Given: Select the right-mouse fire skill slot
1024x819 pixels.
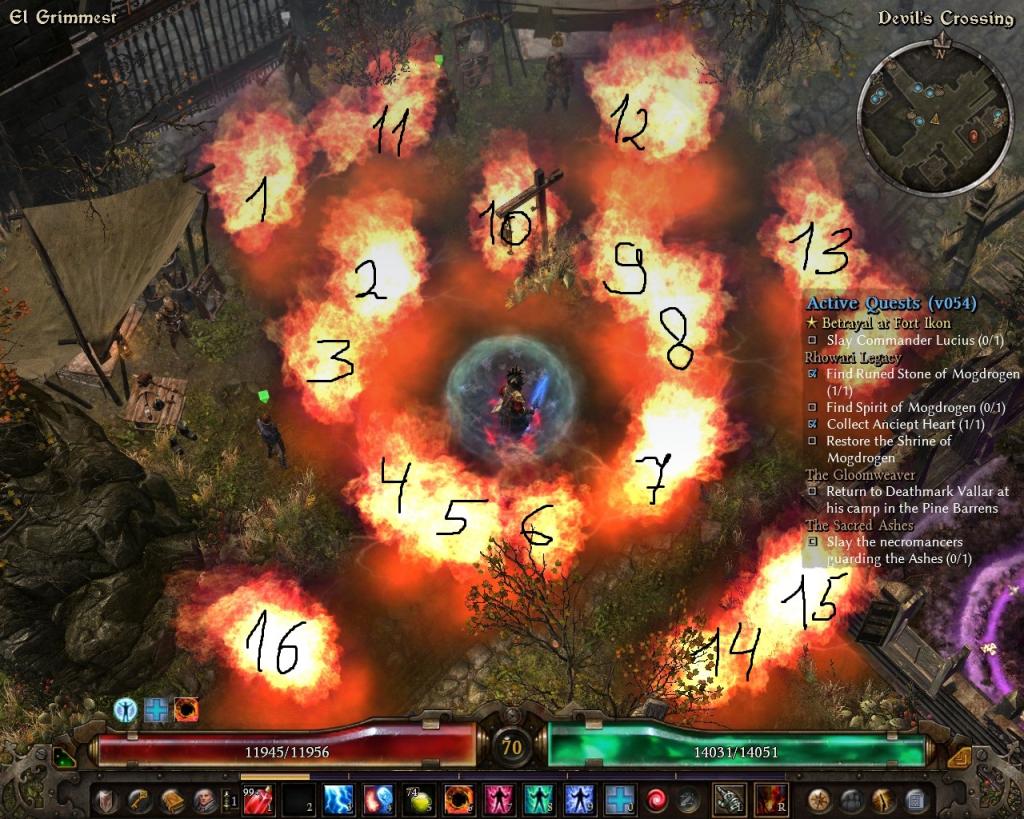Looking at the screenshot, I should [x=768, y=799].
